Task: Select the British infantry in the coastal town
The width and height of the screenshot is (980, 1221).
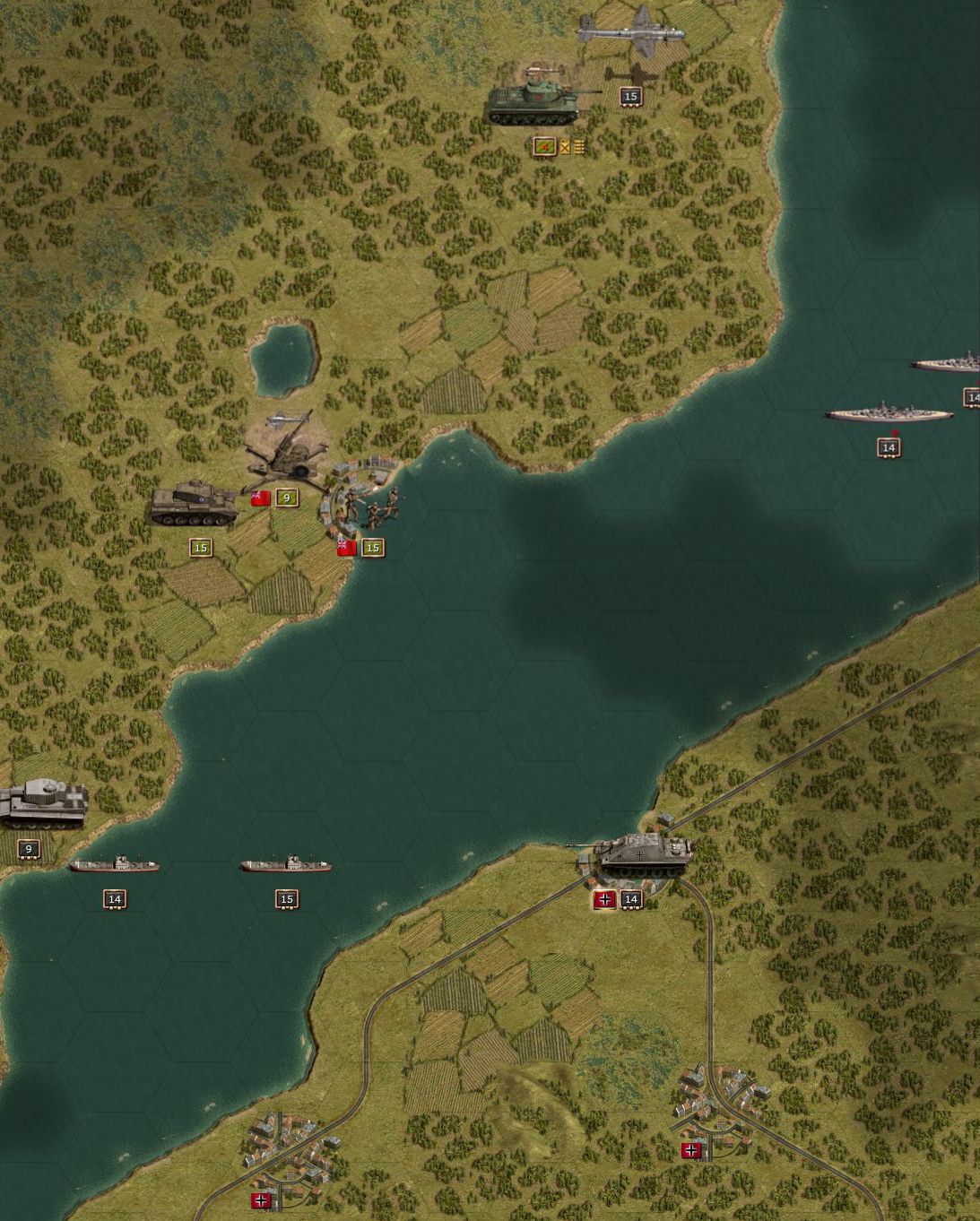Action: point(369,506)
